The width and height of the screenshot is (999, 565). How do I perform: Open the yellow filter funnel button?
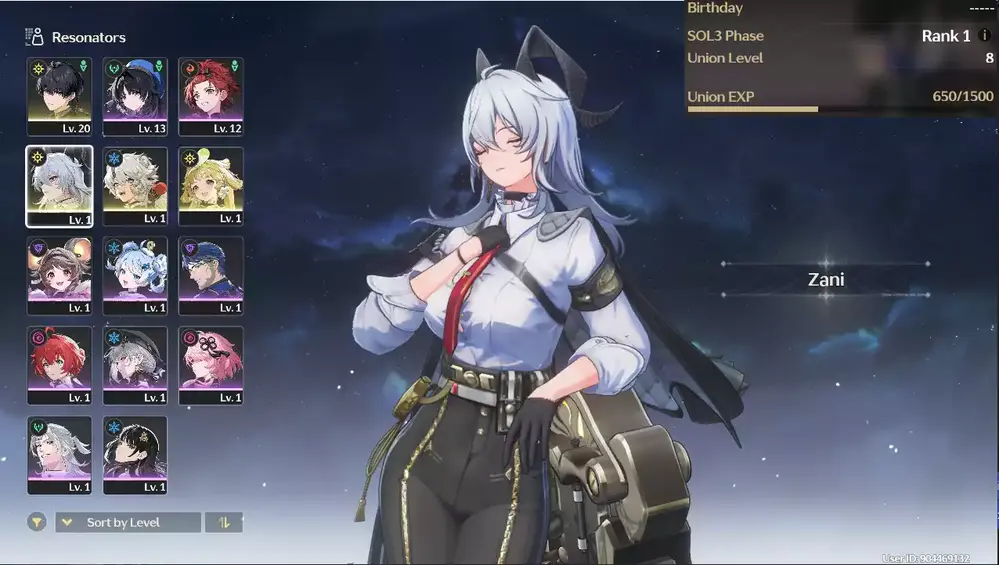point(36,522)
